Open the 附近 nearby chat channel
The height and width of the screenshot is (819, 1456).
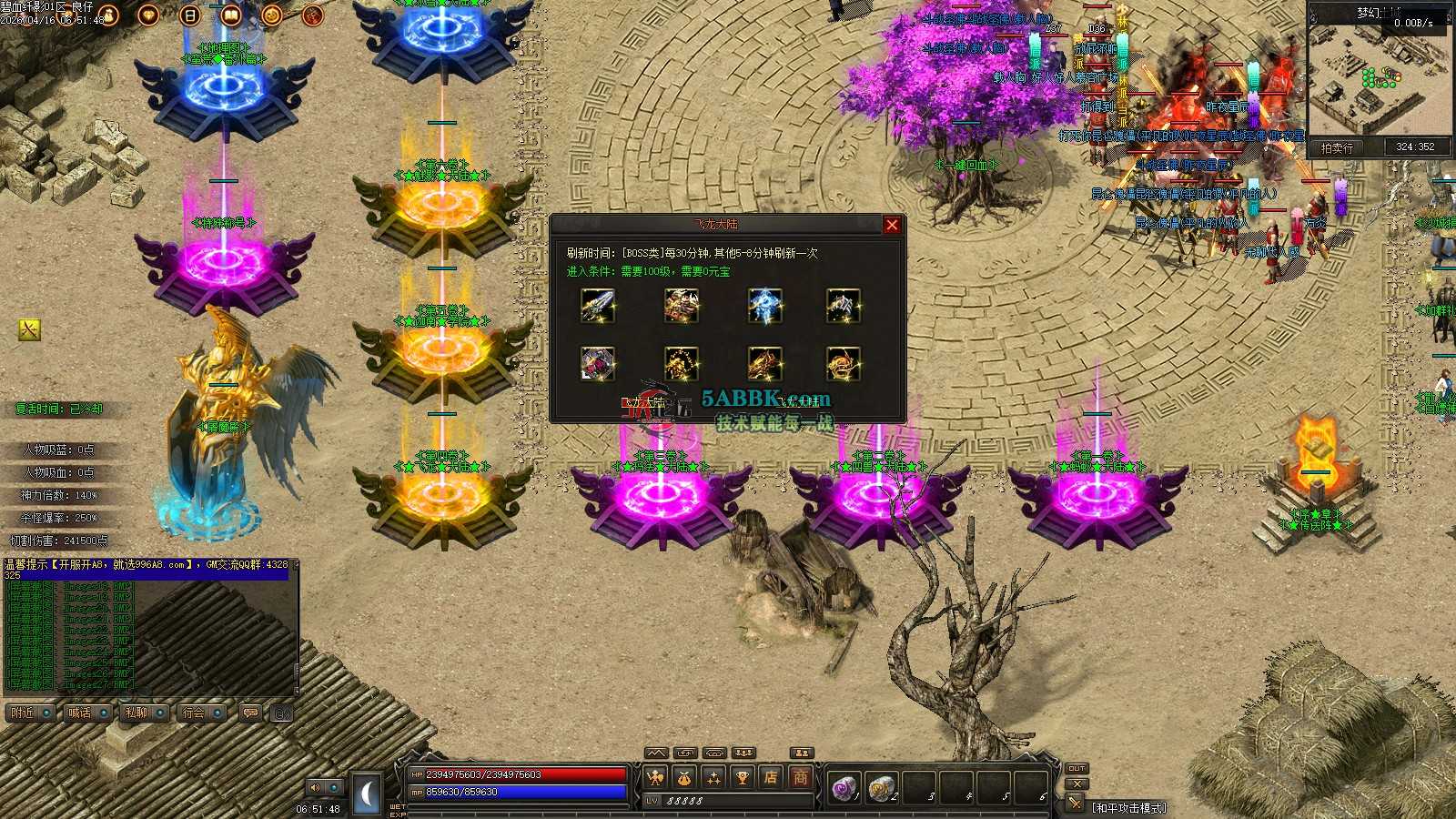[29, 713]
